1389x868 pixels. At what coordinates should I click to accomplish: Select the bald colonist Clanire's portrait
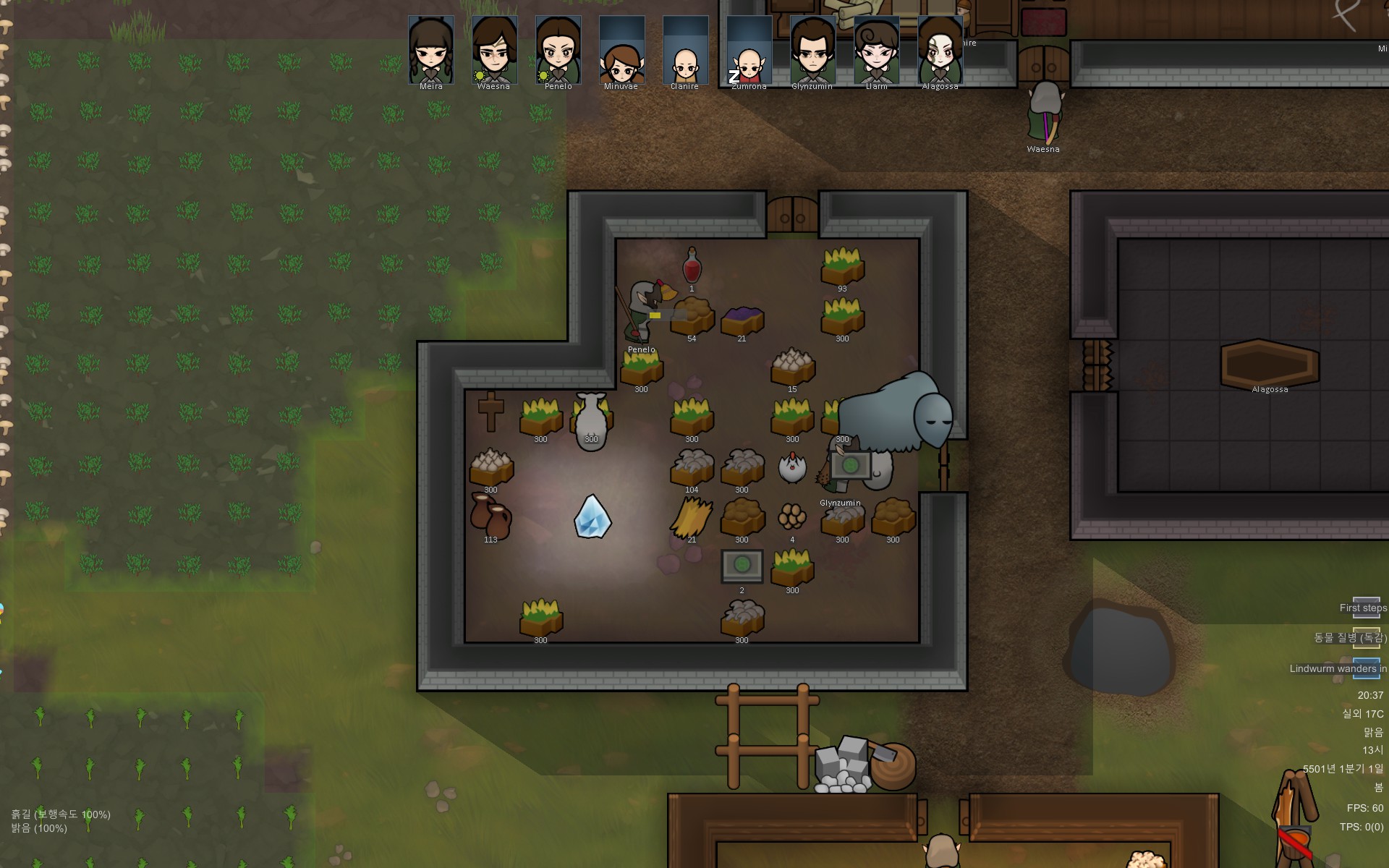[685, 51]
